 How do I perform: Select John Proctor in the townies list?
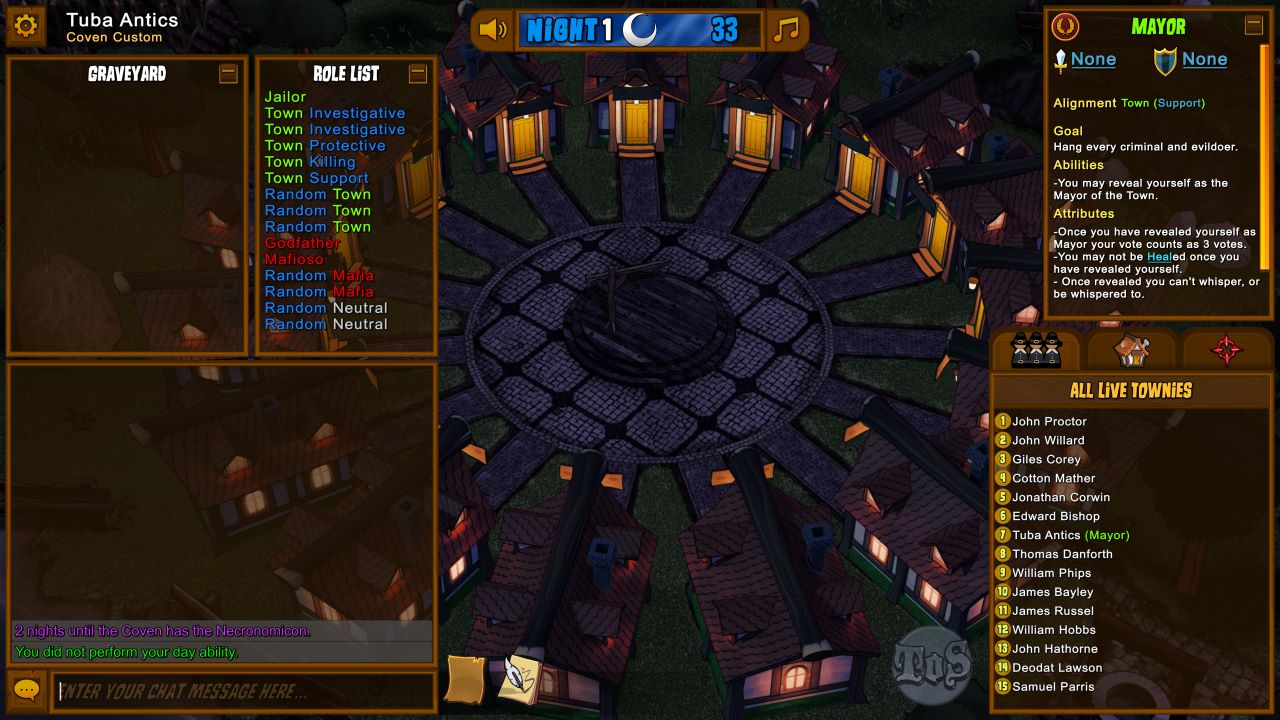click(x=1049, y=422)
